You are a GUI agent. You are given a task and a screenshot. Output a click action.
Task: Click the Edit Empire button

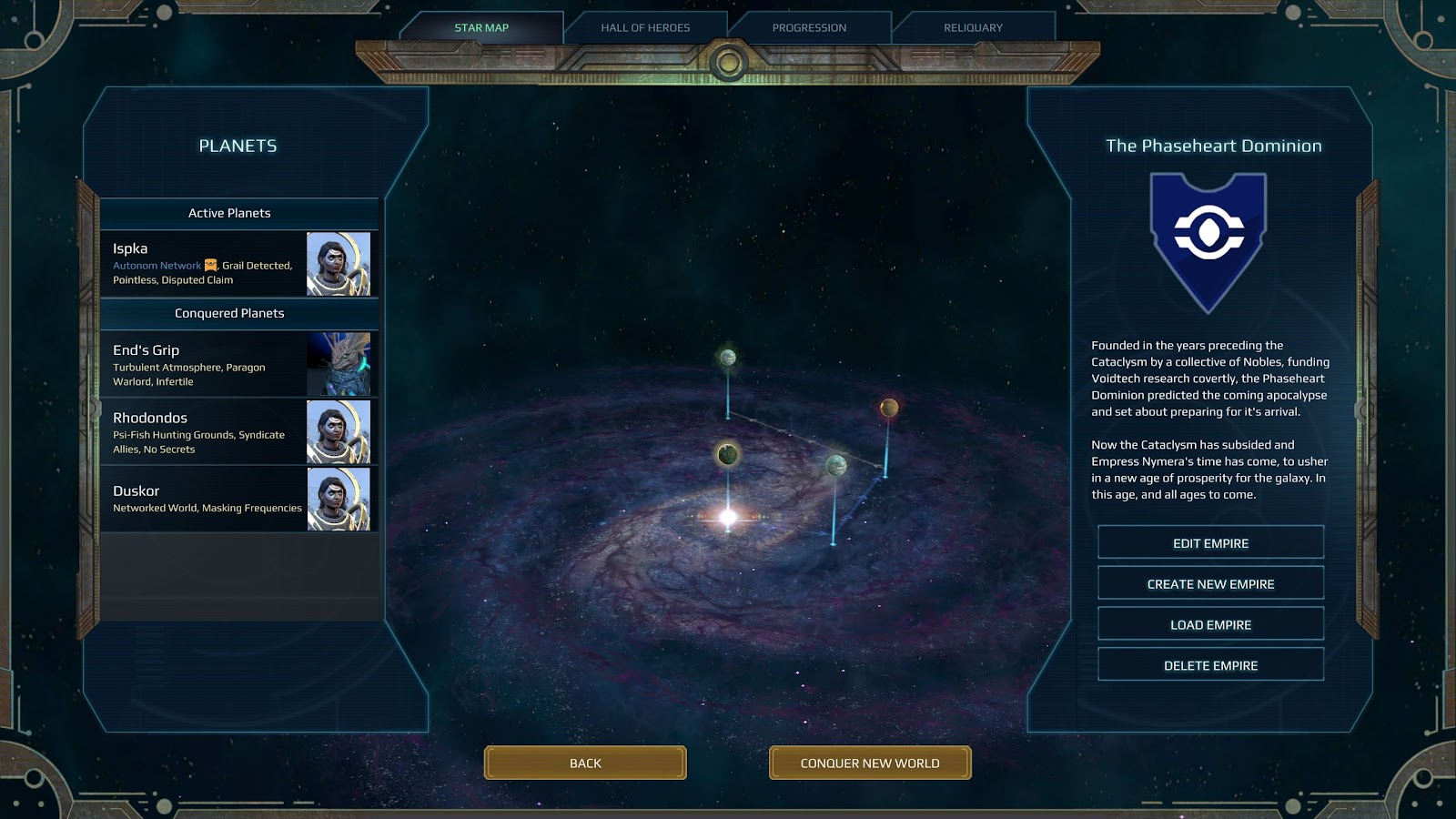pyautogui.click(x=1210, y=543)
